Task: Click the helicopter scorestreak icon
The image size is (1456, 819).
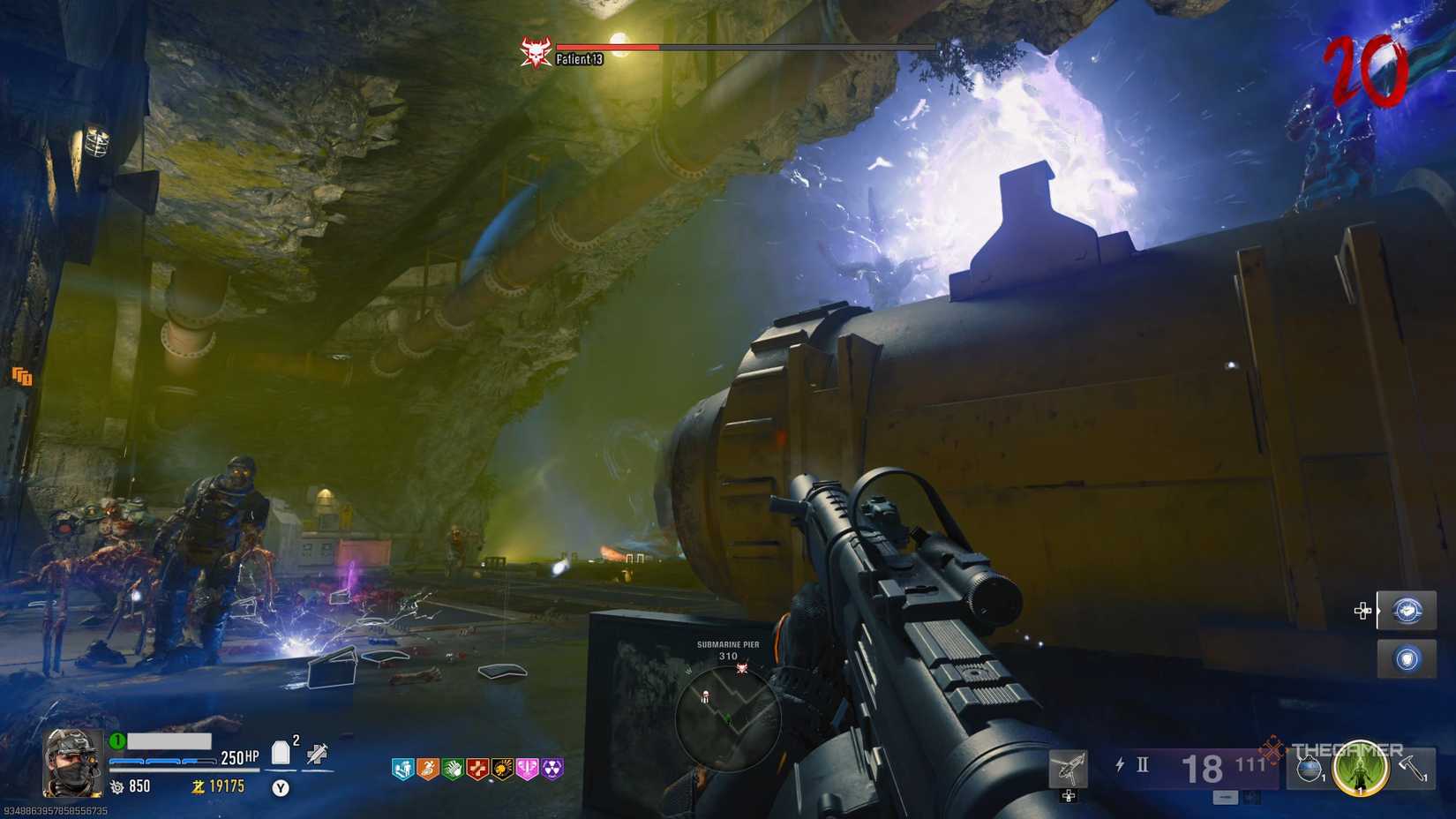Action: point(1069,768)
